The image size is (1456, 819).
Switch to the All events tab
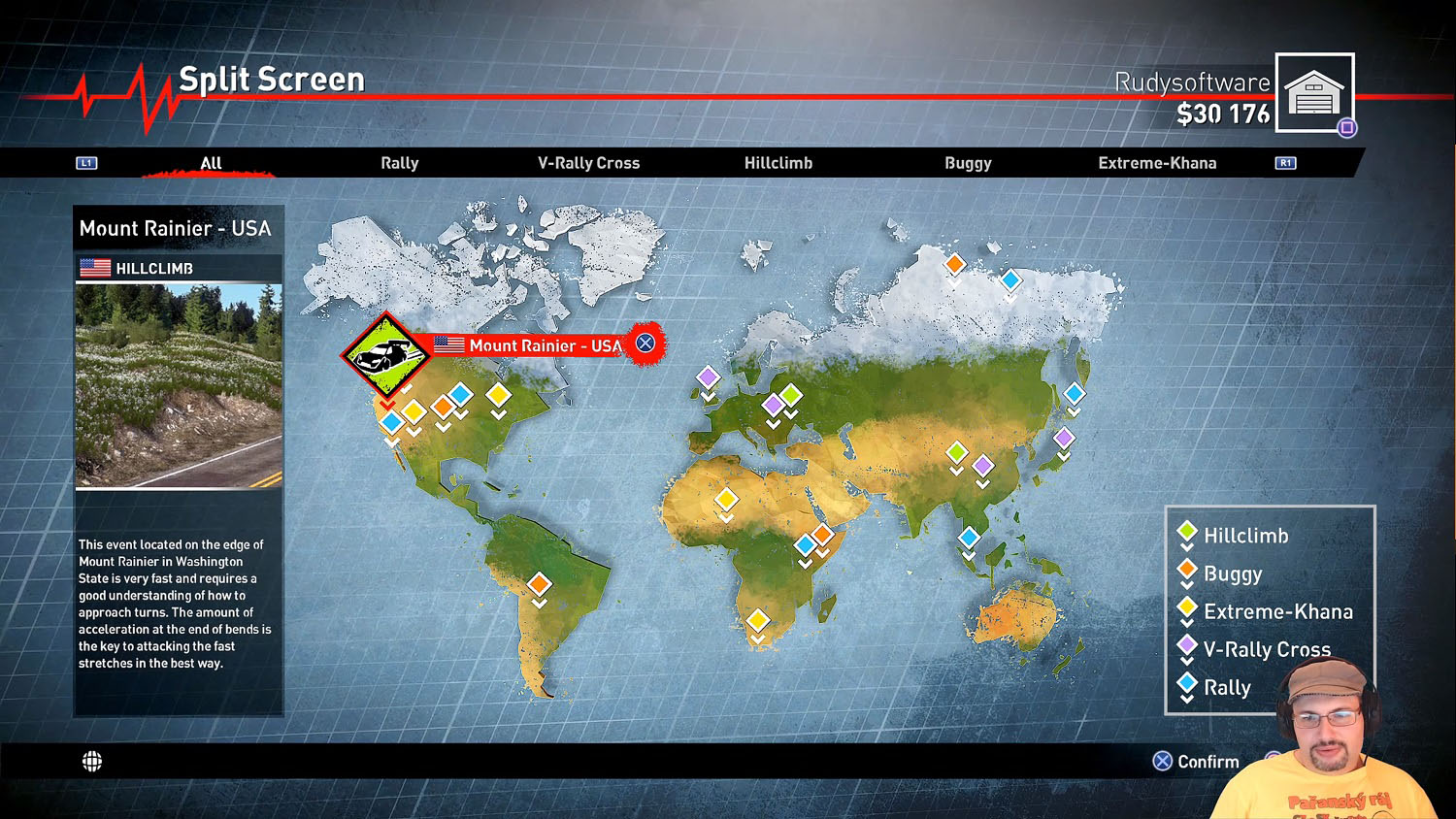tap(211, 163)
